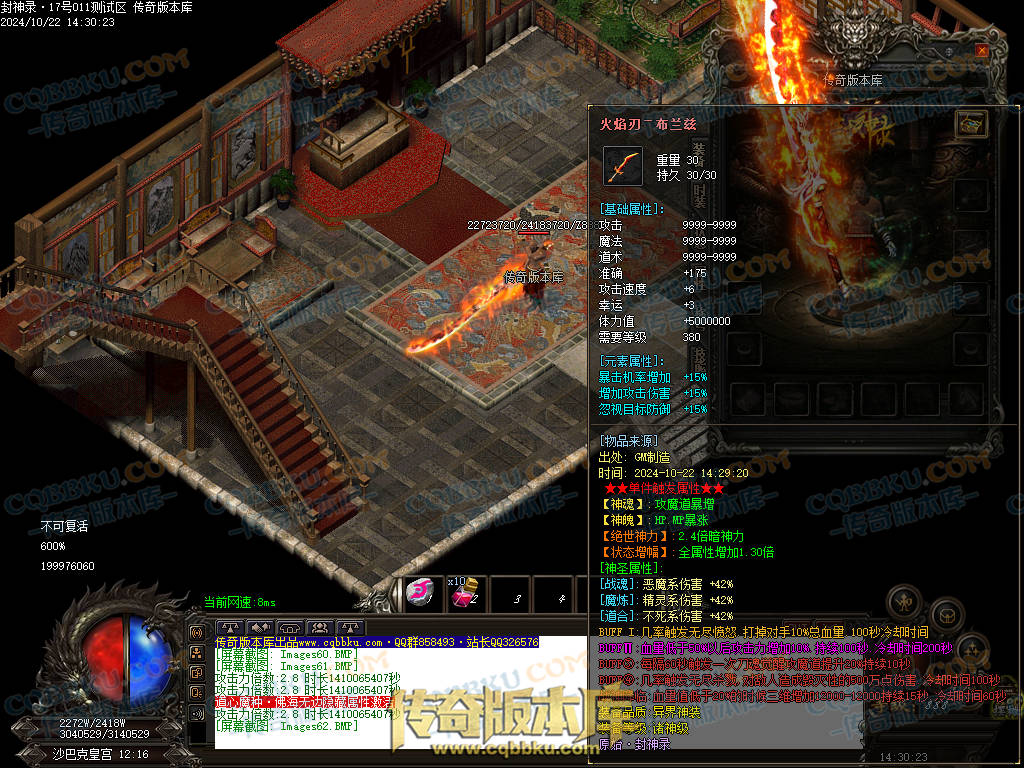Use the pink stone in hotbar slot 1

coord(420,593)
